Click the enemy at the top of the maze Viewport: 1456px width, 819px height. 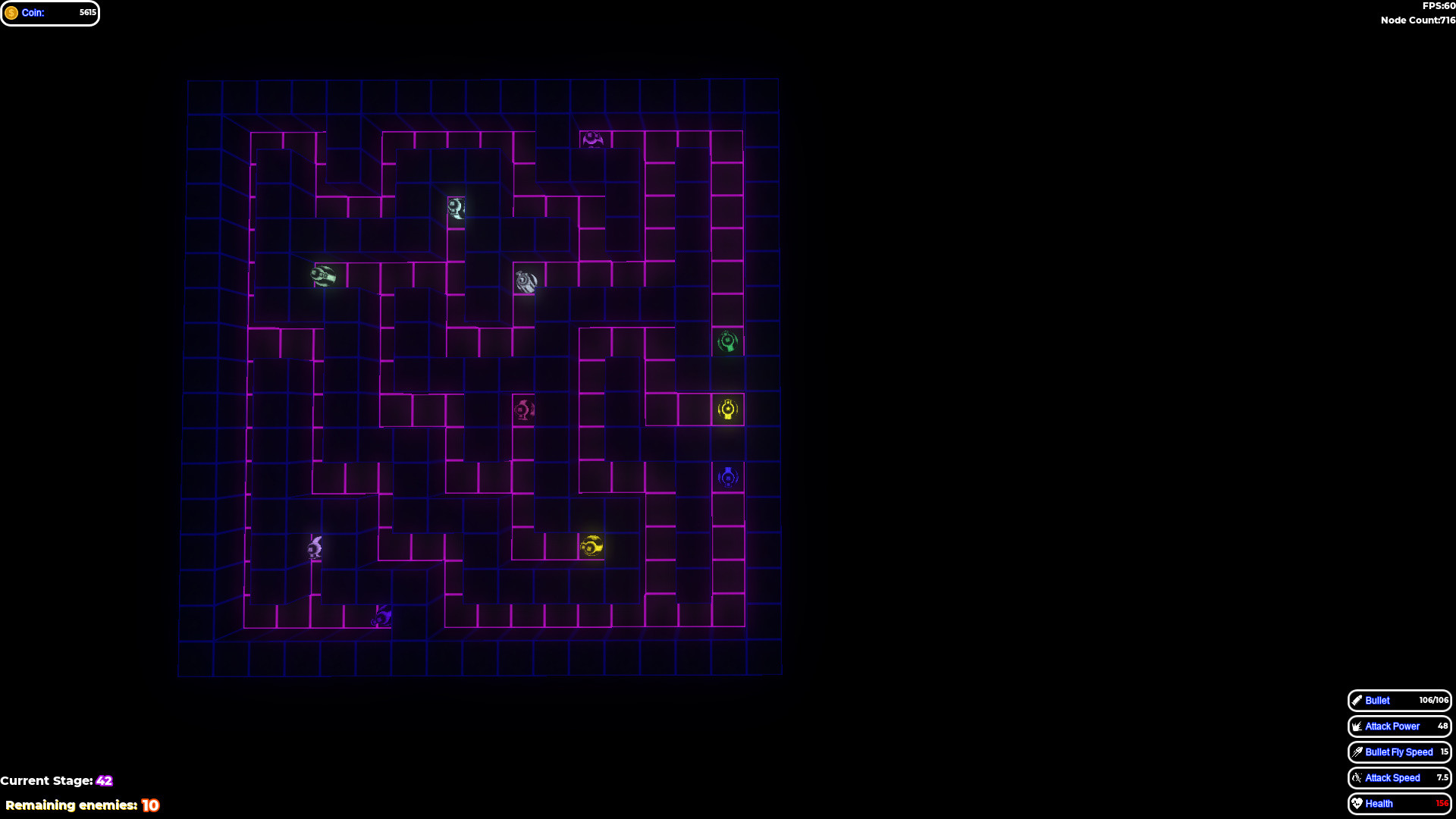[593, 139]
